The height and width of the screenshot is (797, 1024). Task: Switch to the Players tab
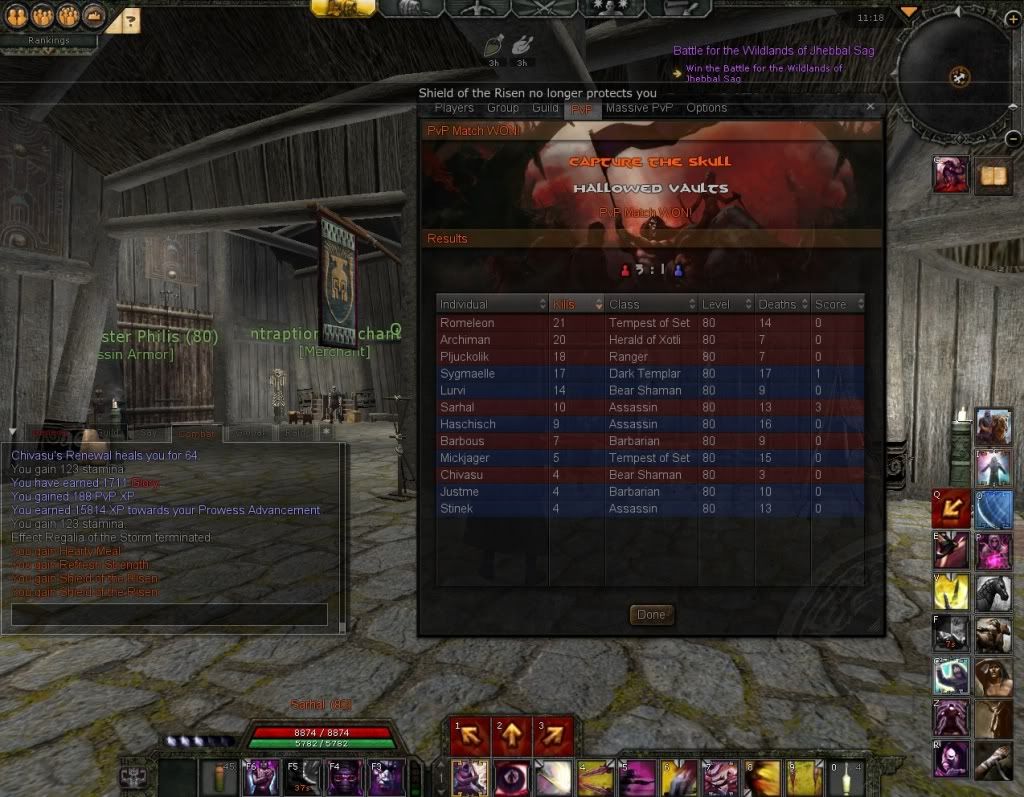(x=454, y=108)
